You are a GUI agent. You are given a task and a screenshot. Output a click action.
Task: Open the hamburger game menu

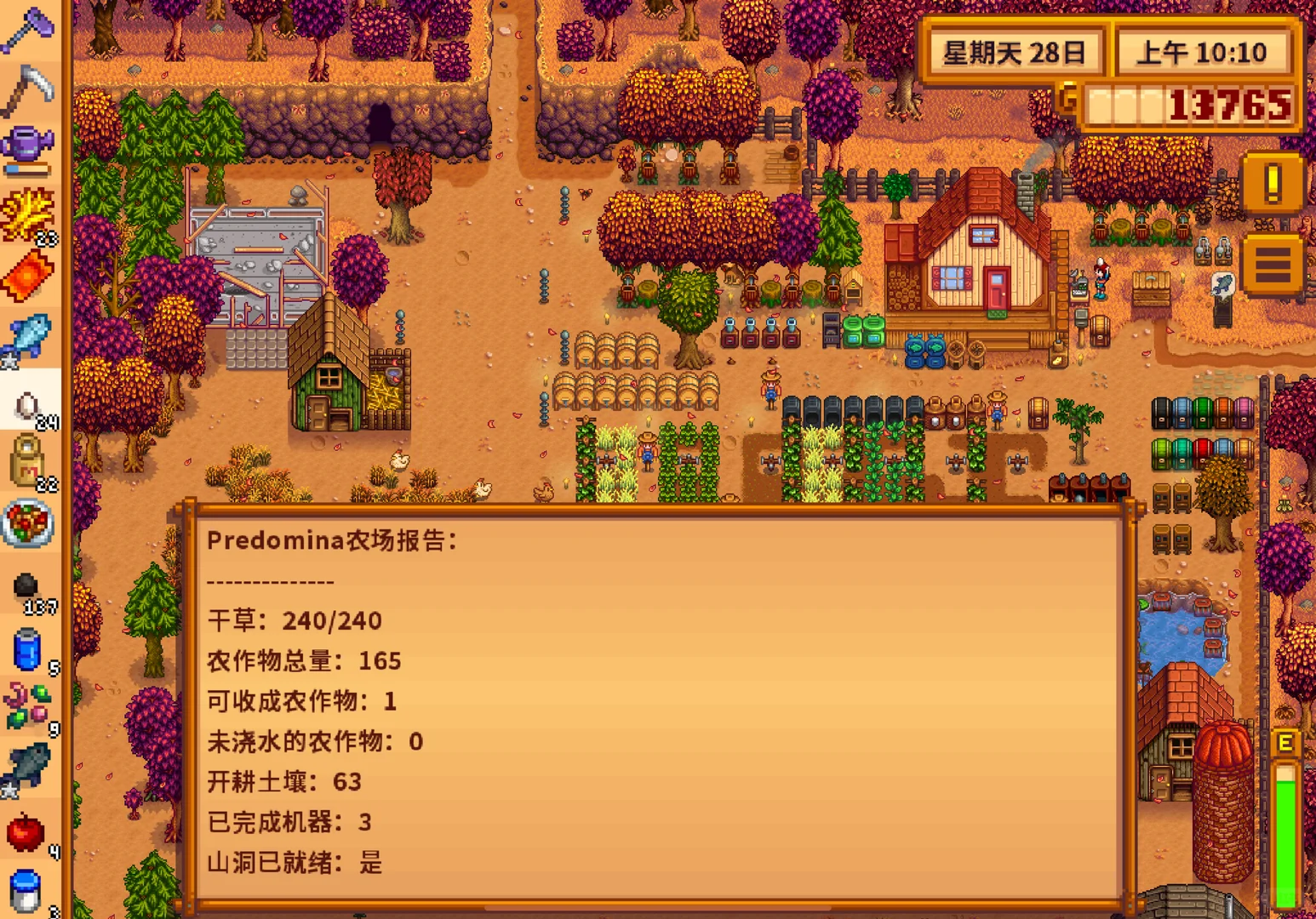(x=1272, y=264)
